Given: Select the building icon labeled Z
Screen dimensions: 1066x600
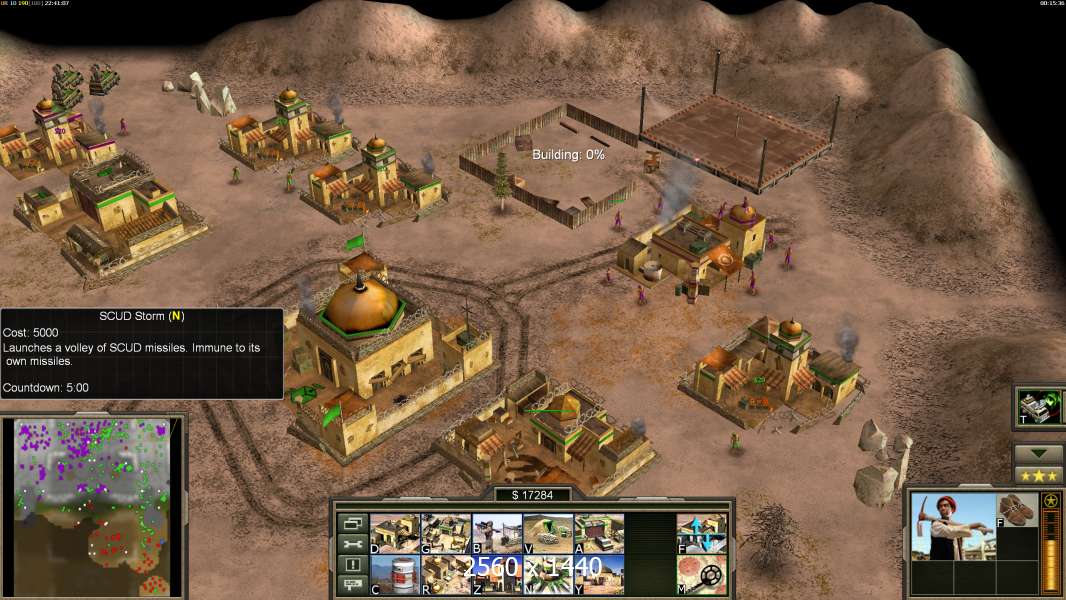Looking at the screenshot, I should (x=497, y=574).
